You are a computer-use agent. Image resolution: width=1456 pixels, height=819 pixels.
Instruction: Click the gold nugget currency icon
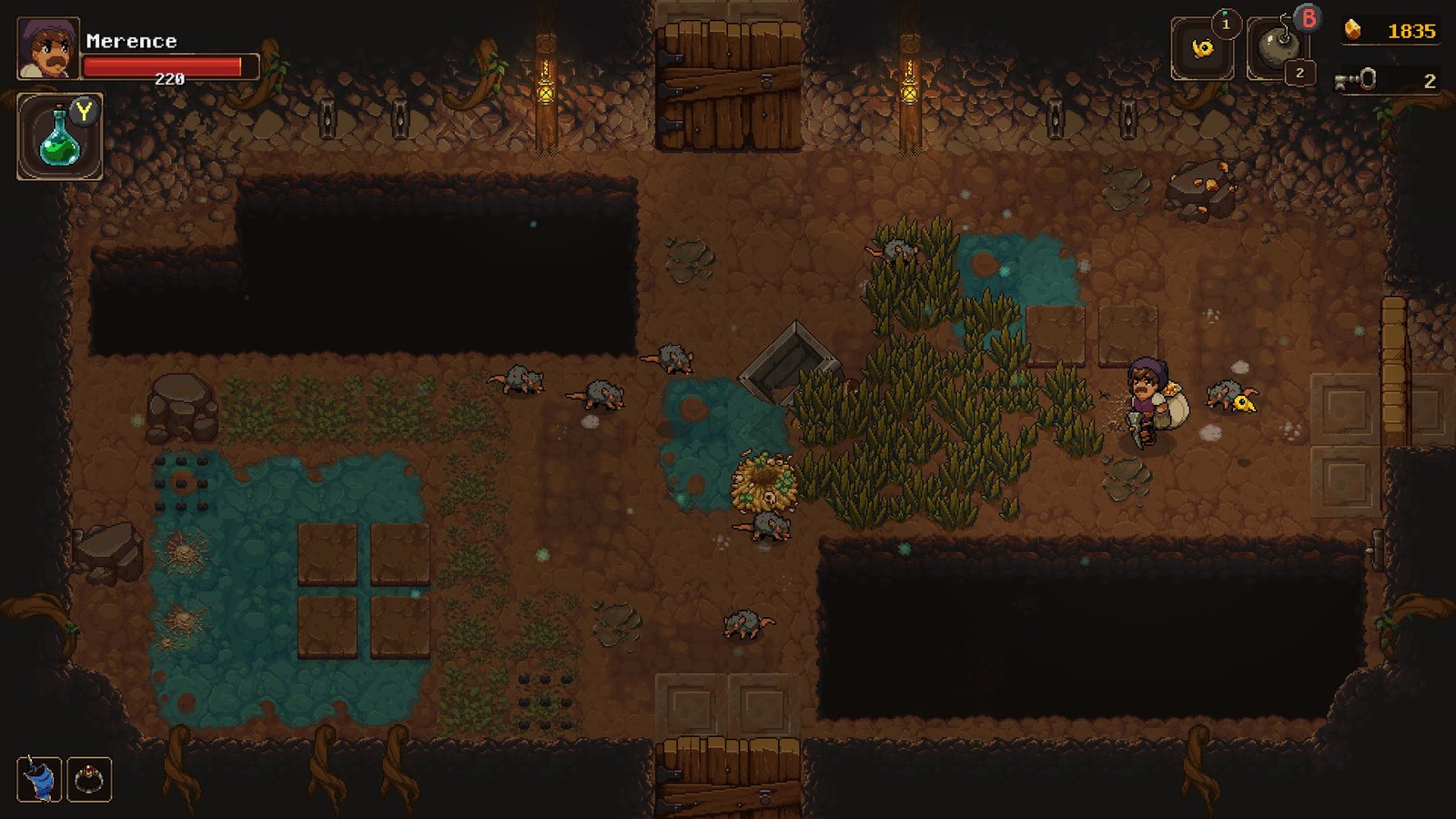pyautogui.click(x=1350, y=30)
